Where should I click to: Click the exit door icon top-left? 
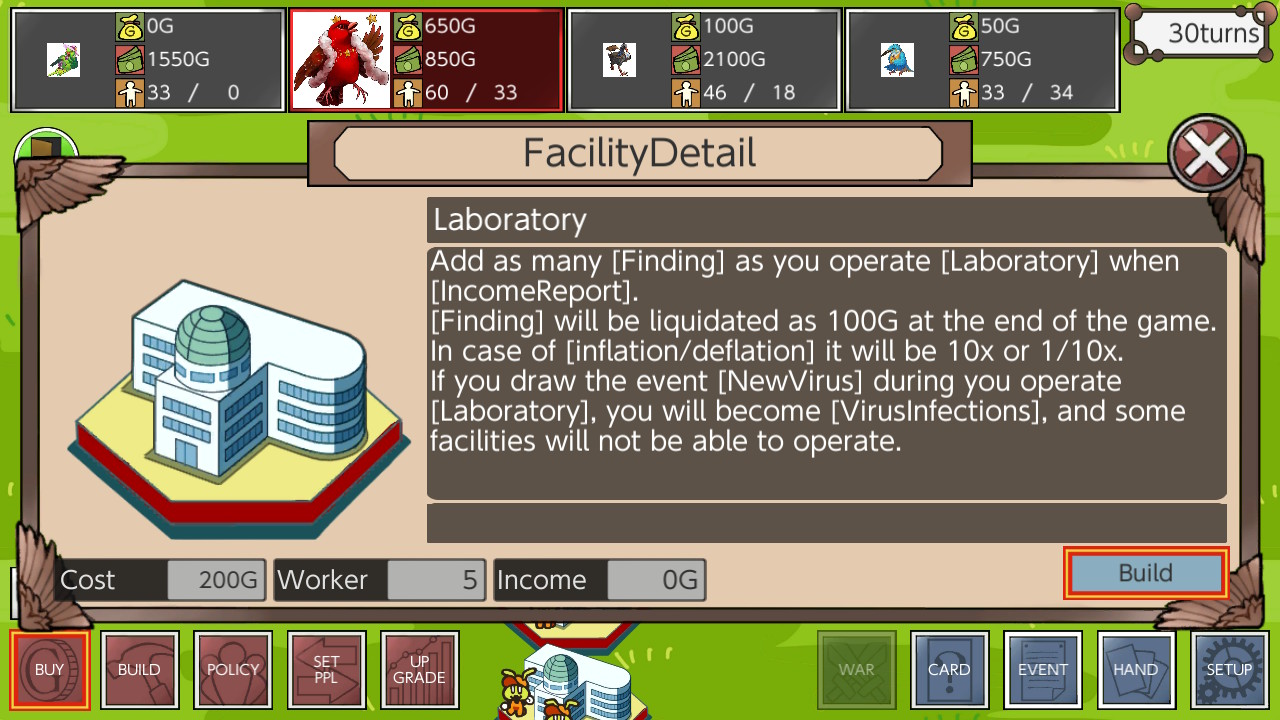tap(46, 146)
